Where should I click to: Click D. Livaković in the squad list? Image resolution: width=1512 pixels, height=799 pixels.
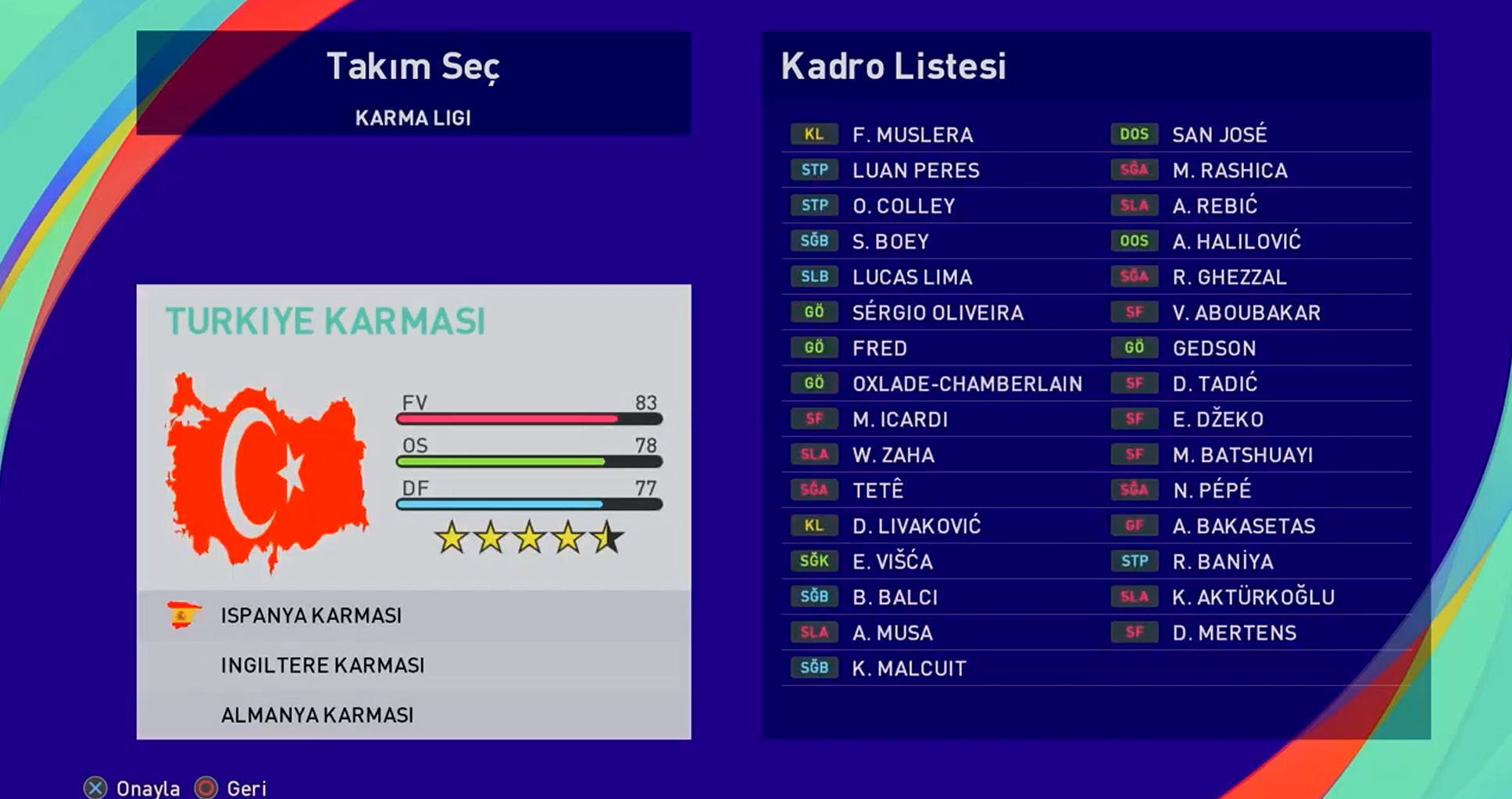(x=916, y=526)
